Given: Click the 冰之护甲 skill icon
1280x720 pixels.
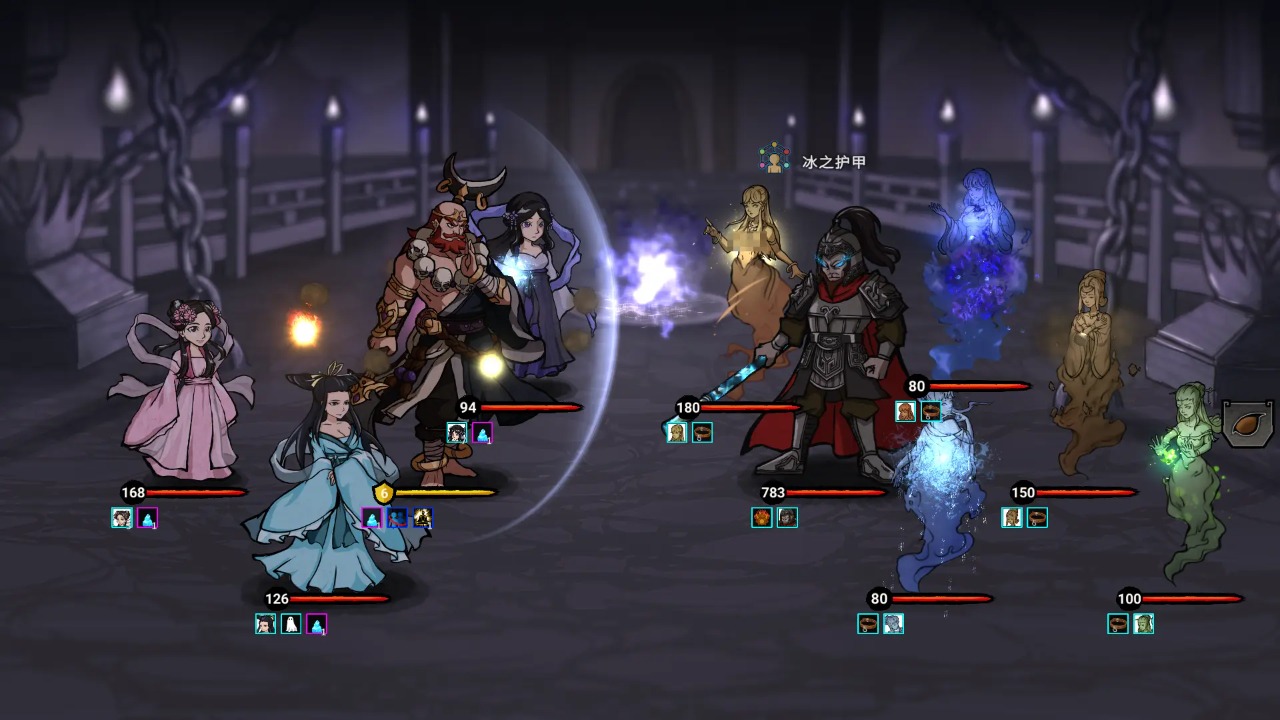Looking at the screenshot, I should pos(774,161).
